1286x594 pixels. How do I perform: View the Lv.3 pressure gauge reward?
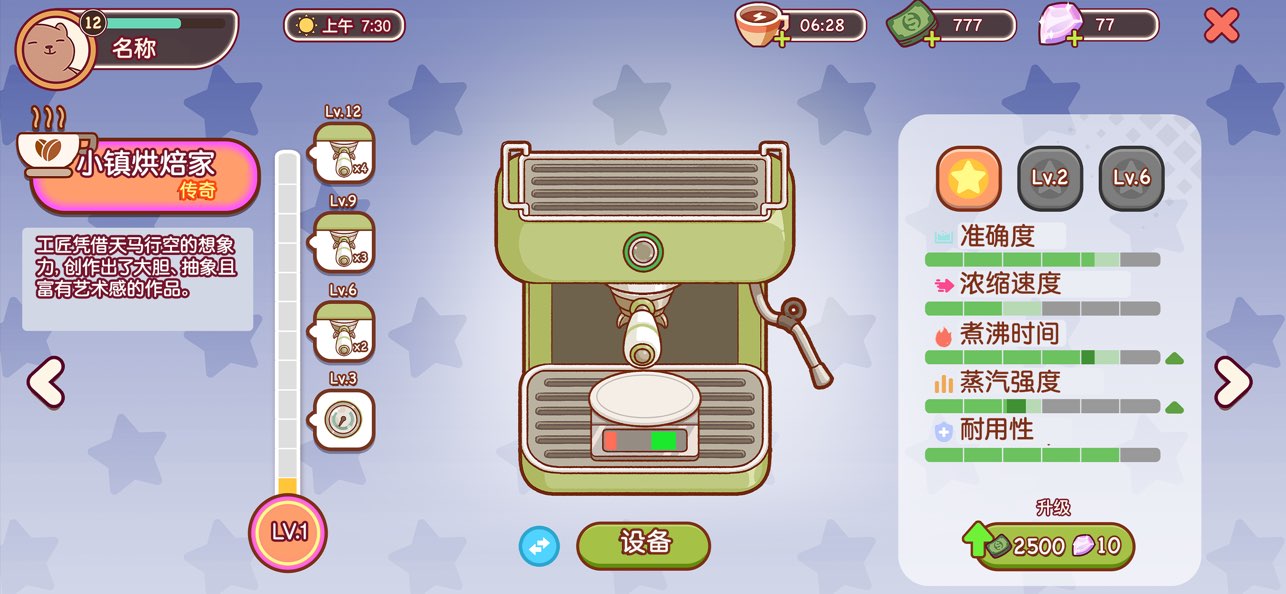point(345,419)
